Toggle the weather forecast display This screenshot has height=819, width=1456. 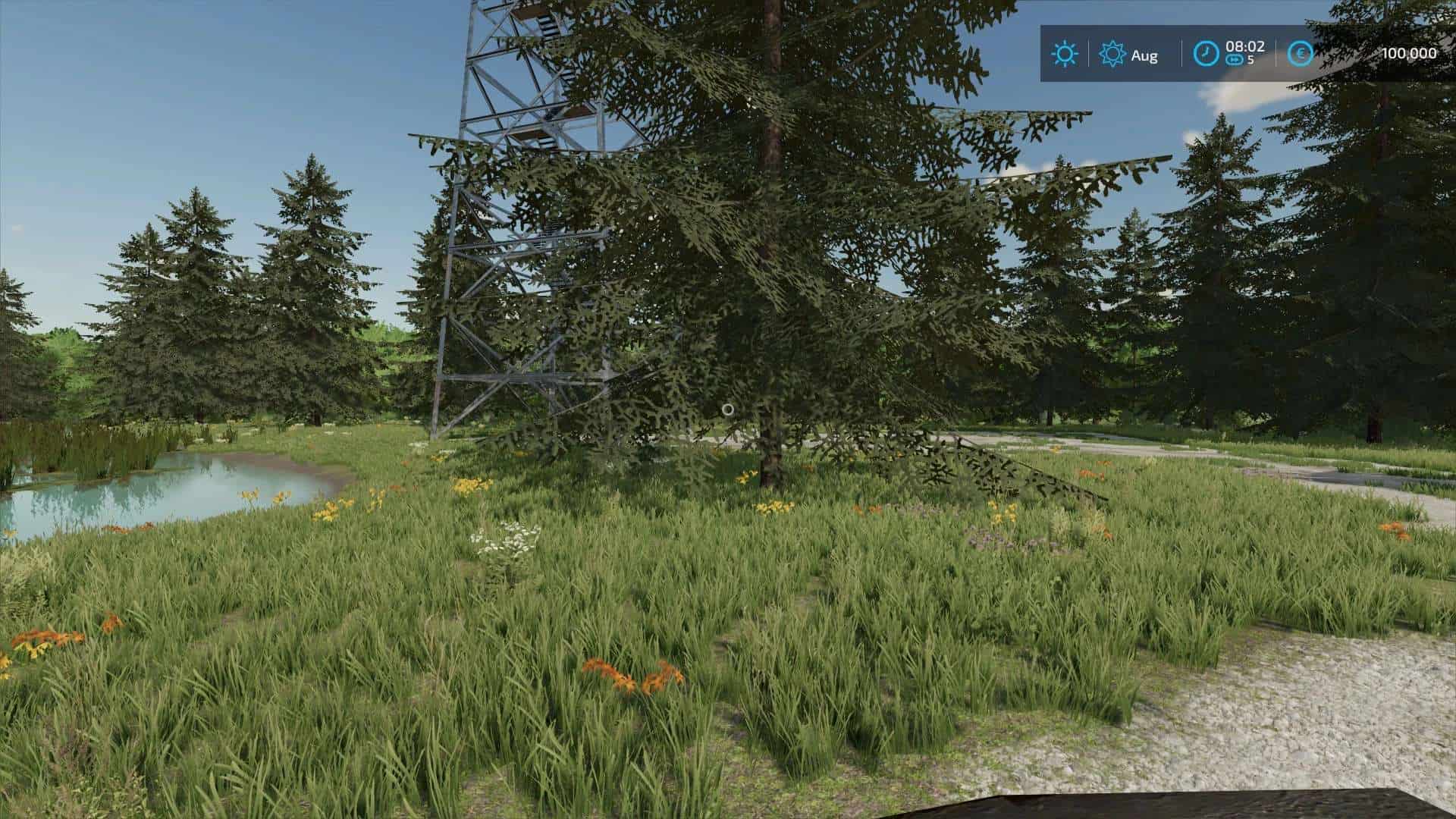pos(1065,53)
